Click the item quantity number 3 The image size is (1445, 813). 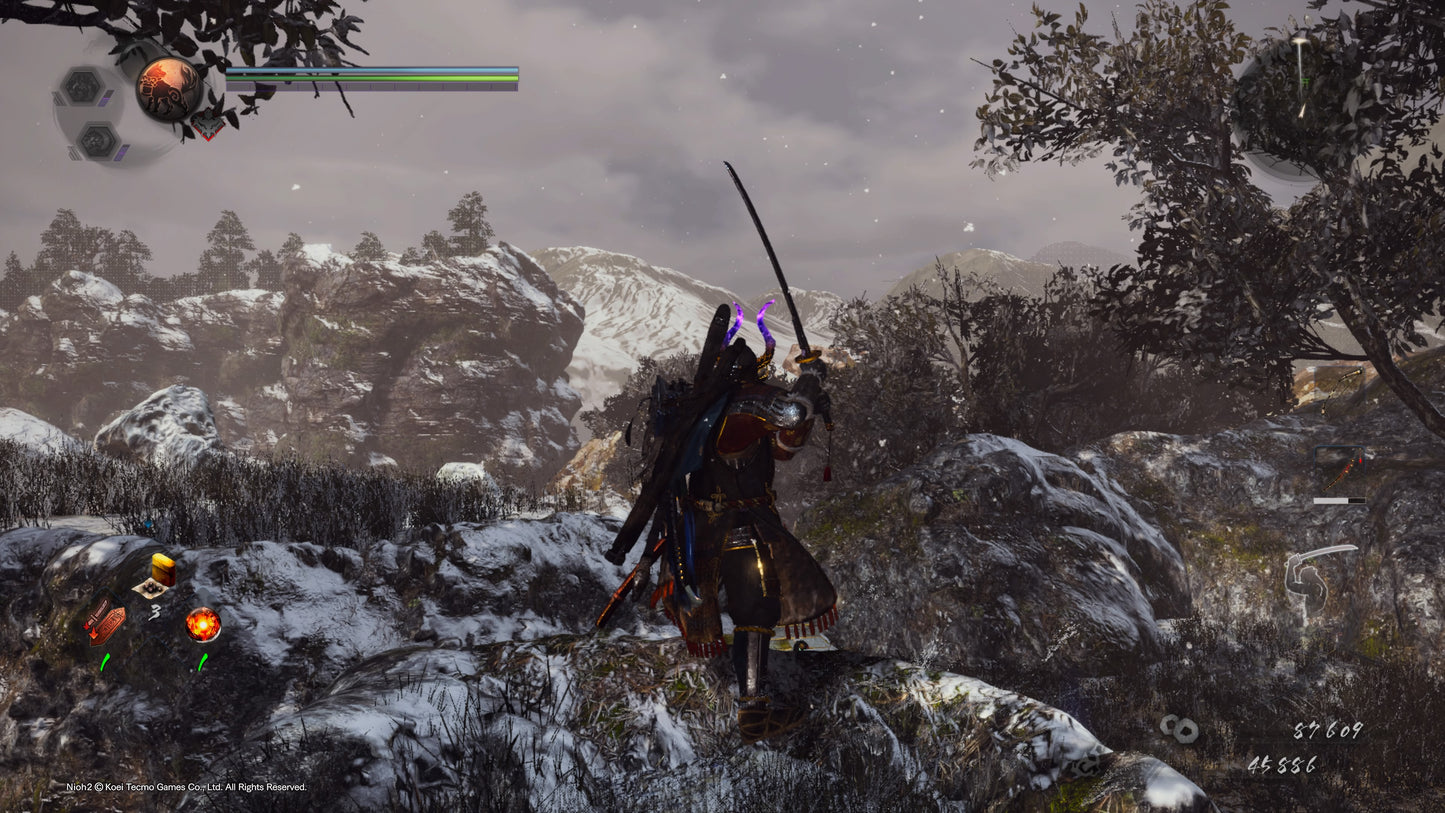tap(155, 612)
